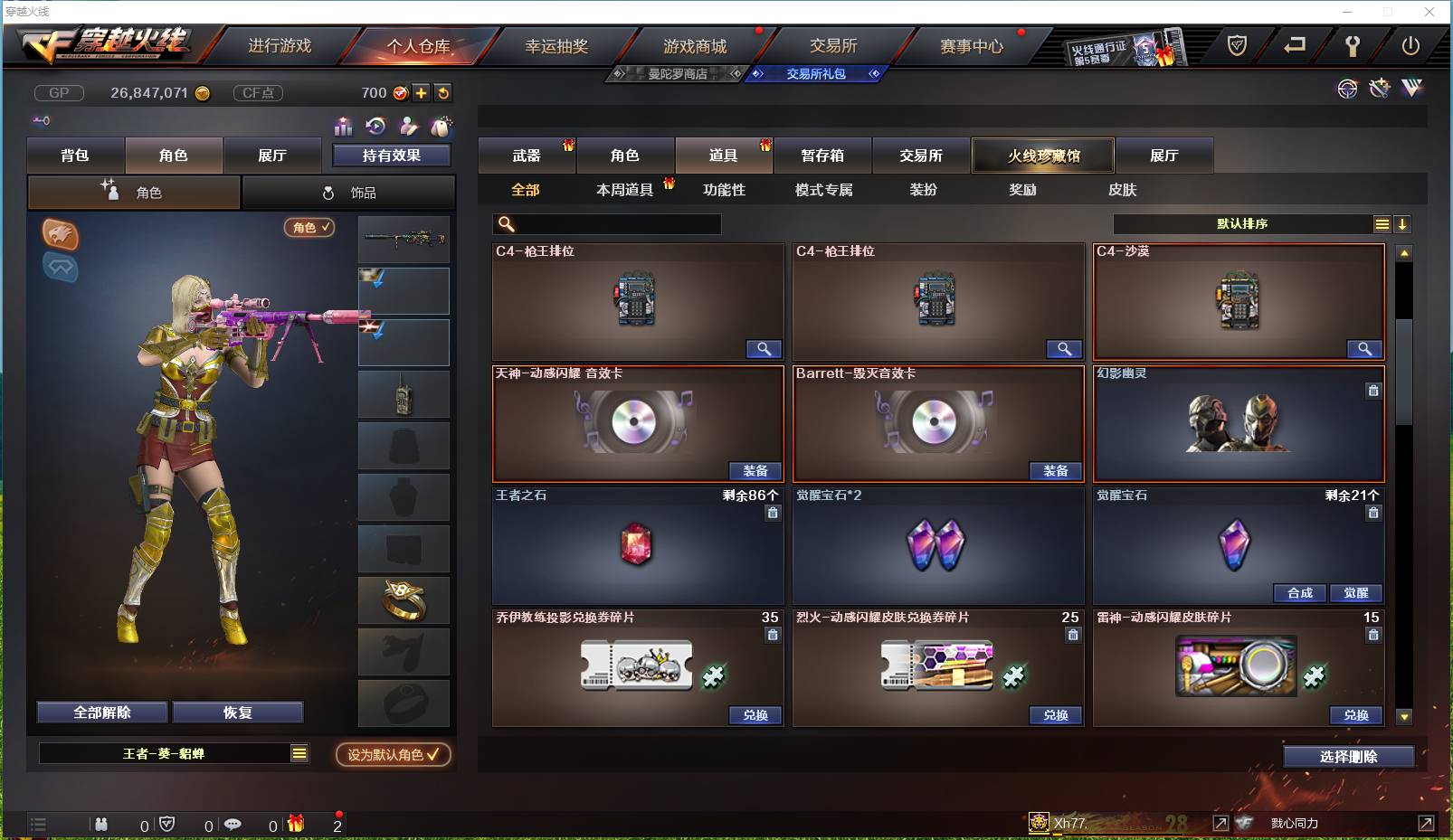Image resolution: width=1453 pixels, height=840 pixels.
Task: Click the V badge icon in the top right corner
Action: [x=1410, y=89]
